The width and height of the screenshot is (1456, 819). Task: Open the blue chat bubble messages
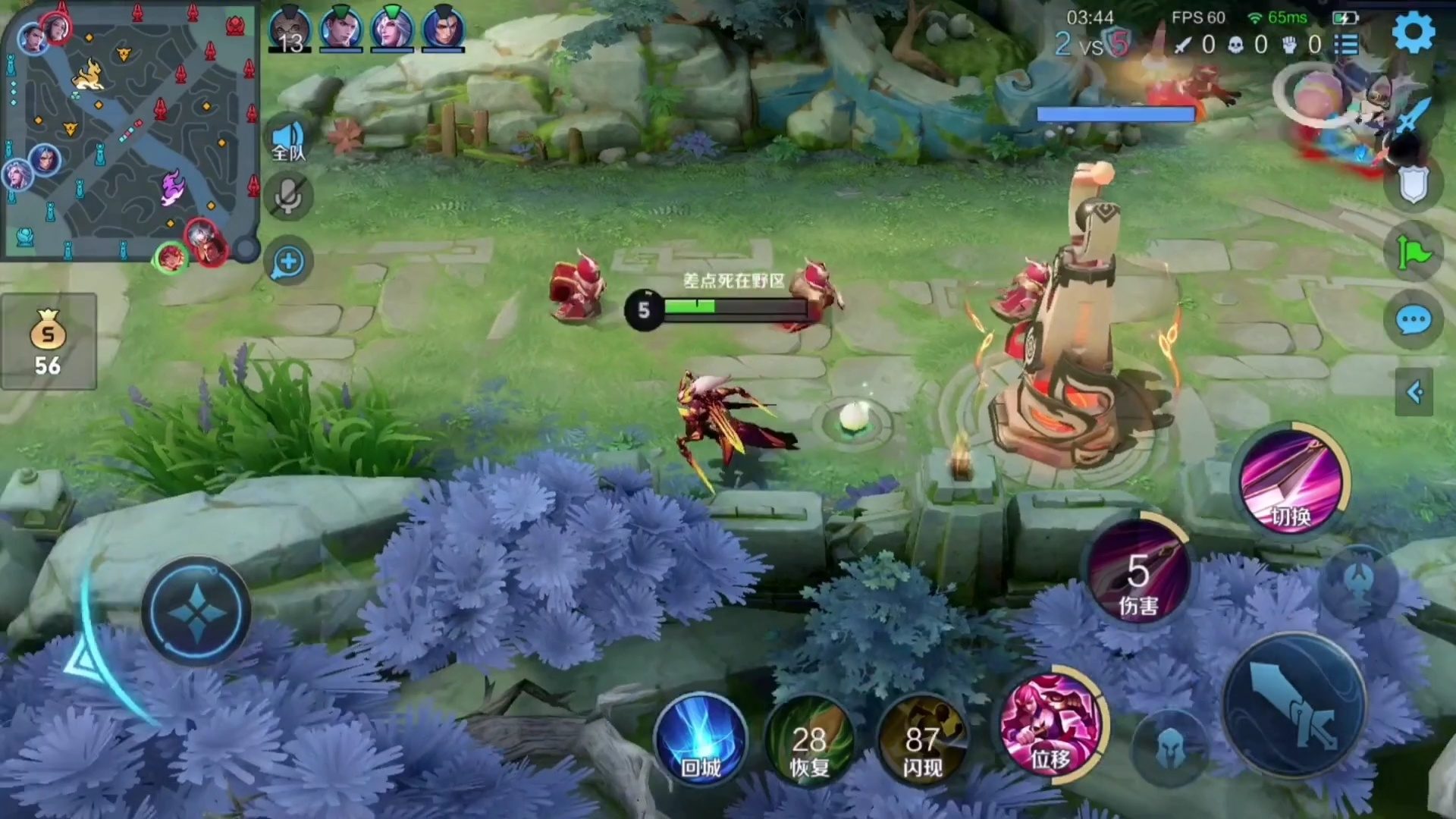1414,321
